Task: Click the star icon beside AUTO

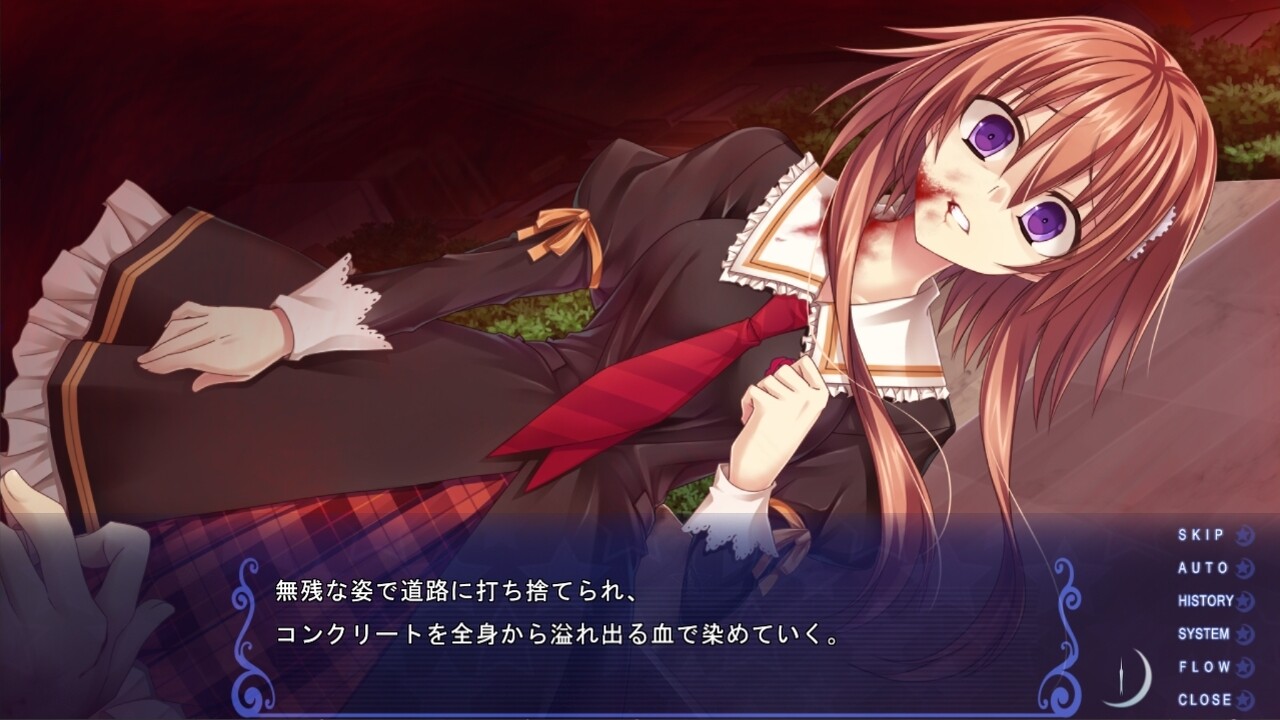Action: pos(1244,567)
